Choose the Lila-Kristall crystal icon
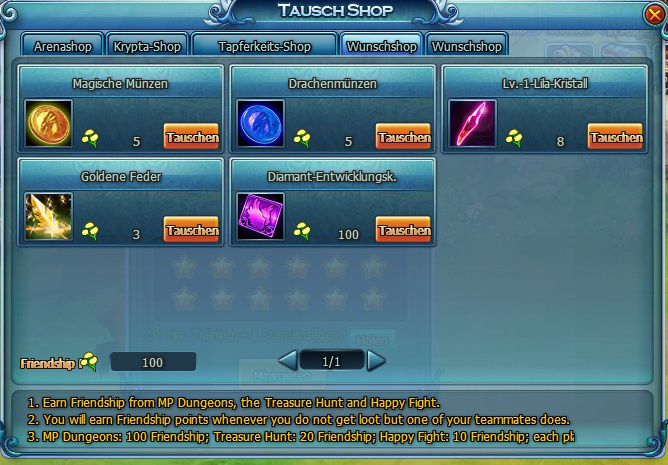The image size is (668, 465). (472, 123)
